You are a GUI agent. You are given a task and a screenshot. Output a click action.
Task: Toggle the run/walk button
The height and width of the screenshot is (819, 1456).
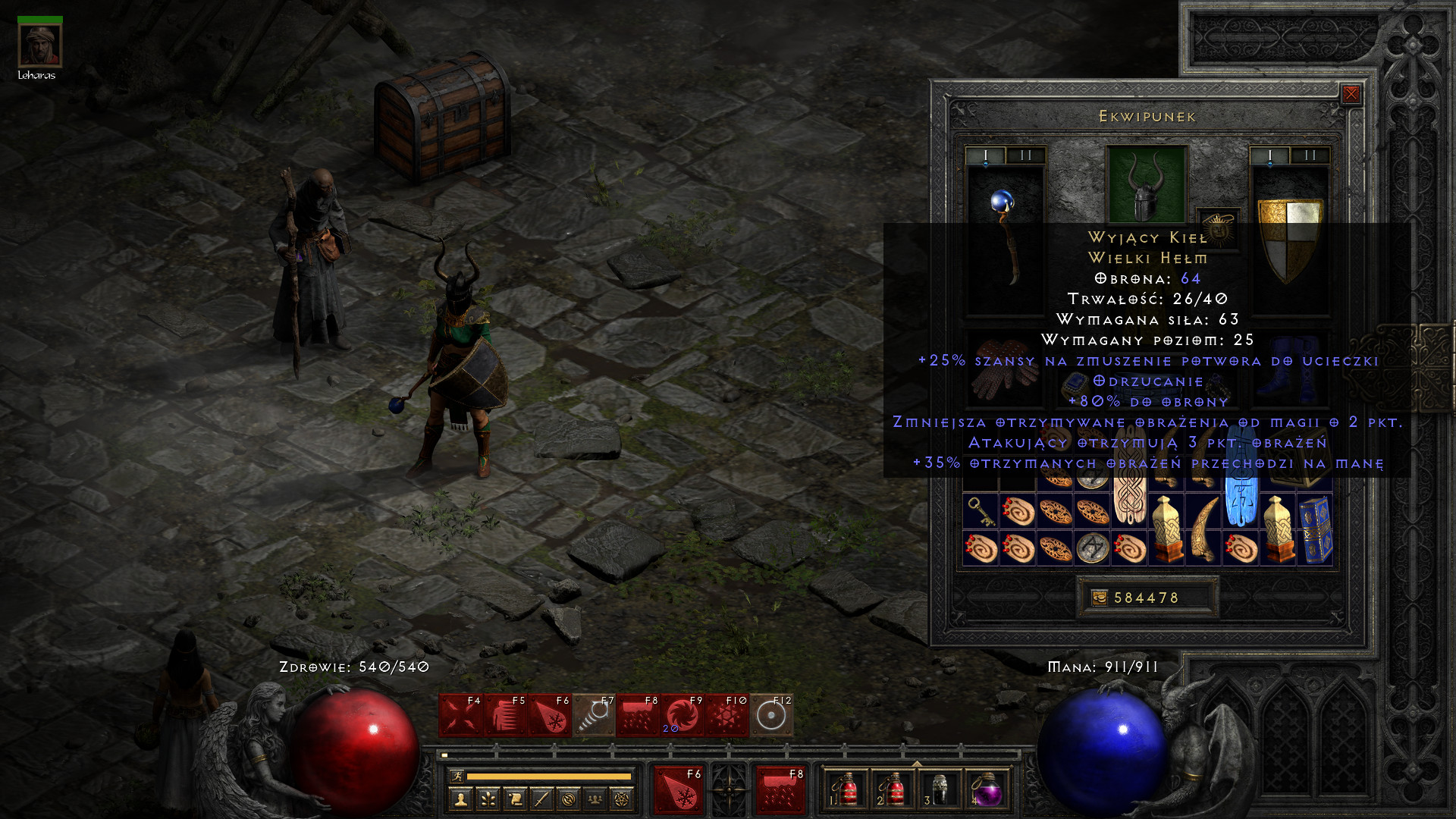457,776
